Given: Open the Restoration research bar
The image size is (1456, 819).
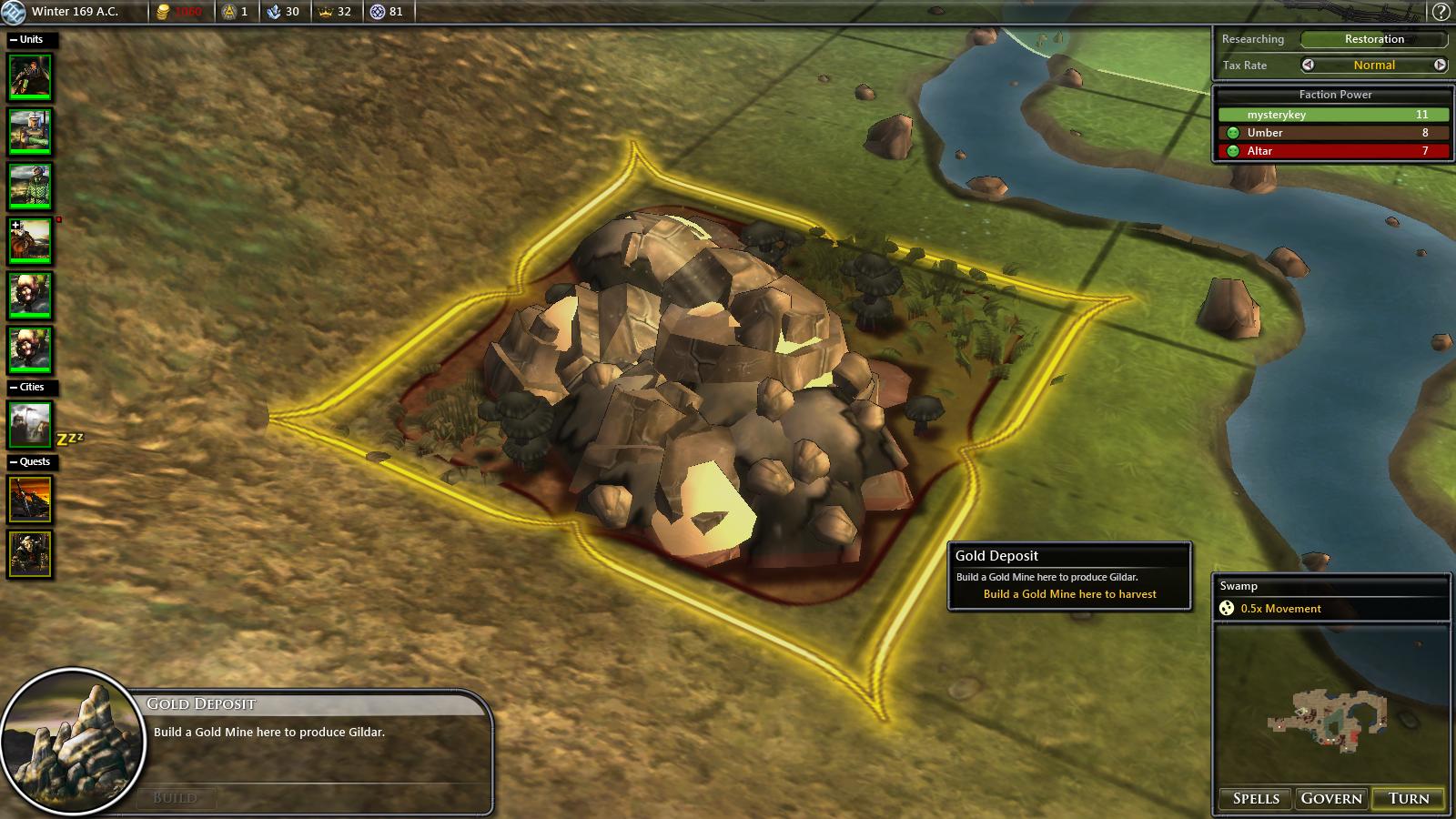Looking at the screenshot, I should pos(1373,39).
